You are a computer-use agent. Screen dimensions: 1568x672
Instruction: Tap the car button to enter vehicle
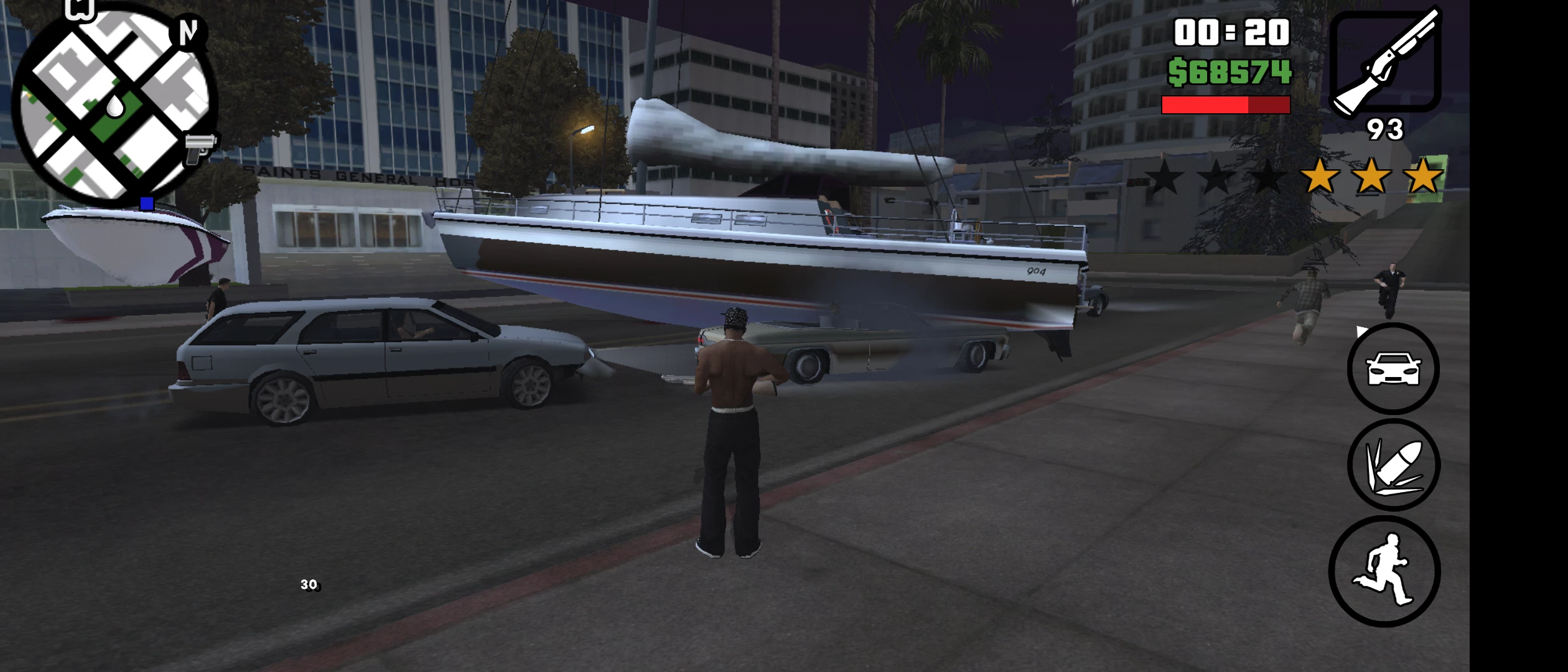(1393, 368)
